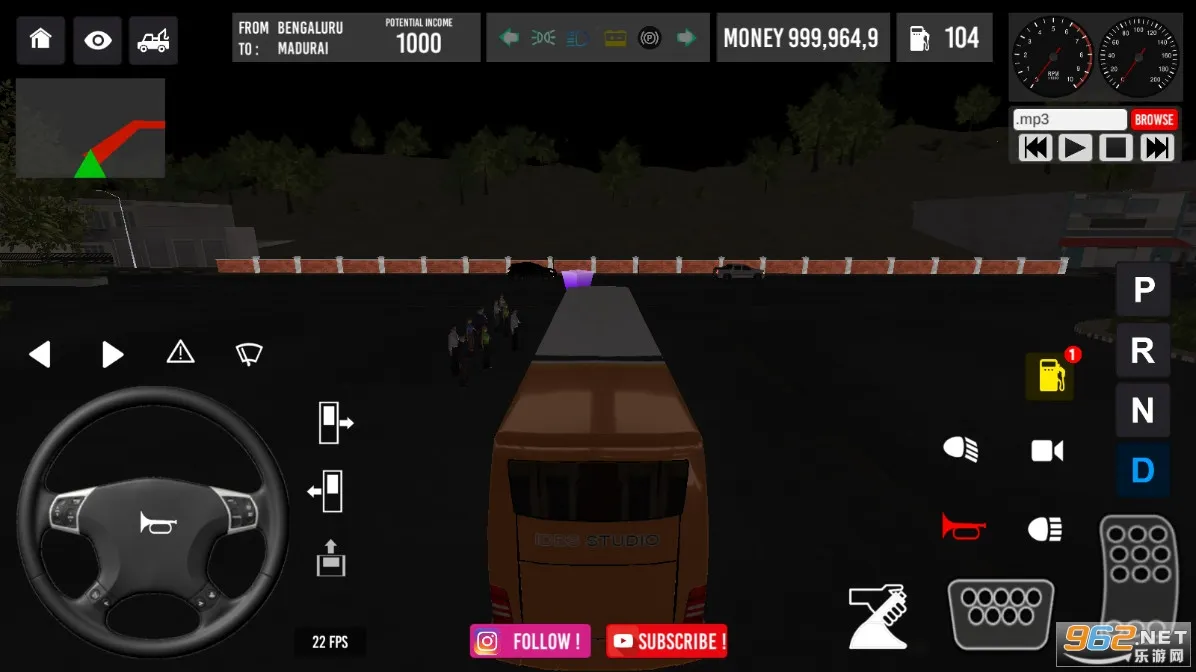Tap the Instagram Follow button
Screen dimensions: 1196x672
pos(530,641)
